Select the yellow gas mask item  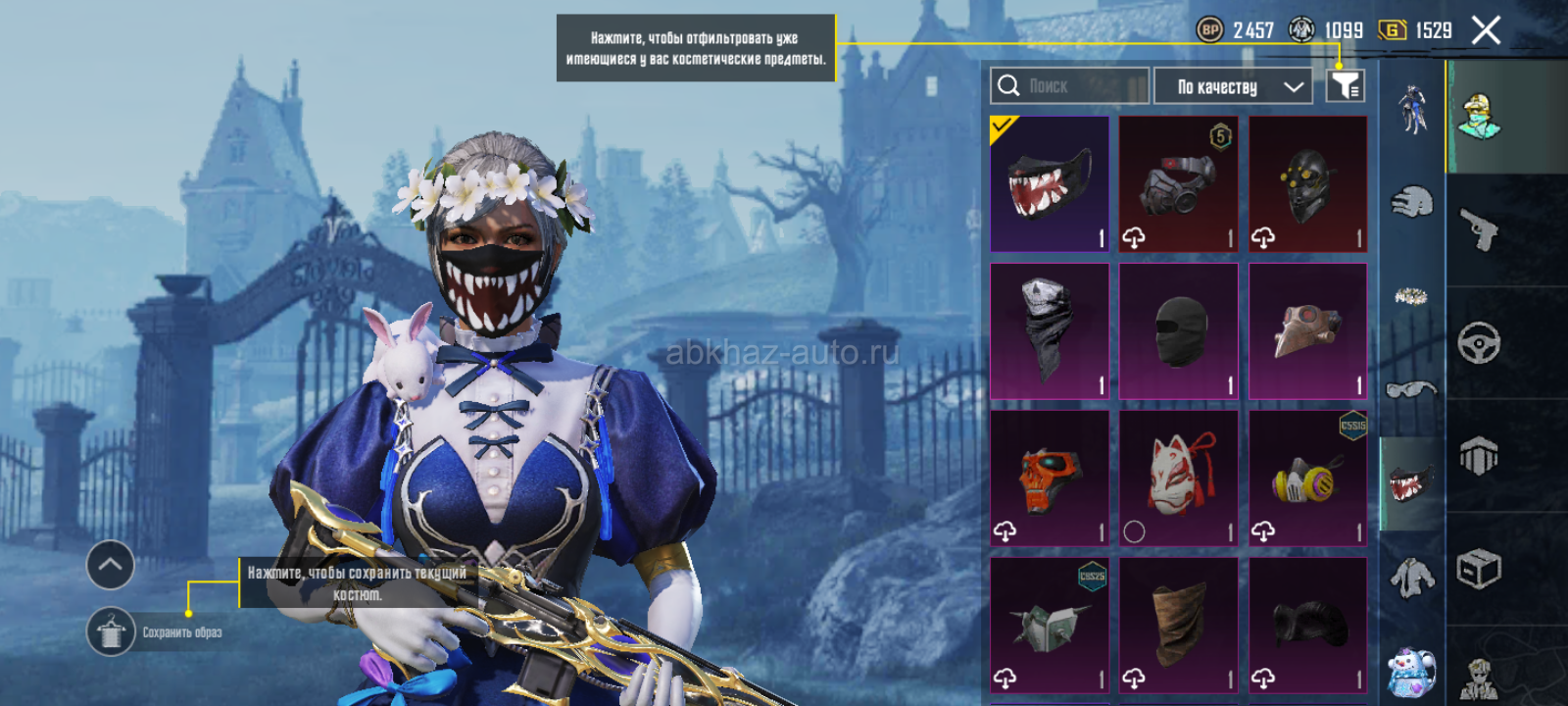pyautogui.click(x=1308, y=478)
